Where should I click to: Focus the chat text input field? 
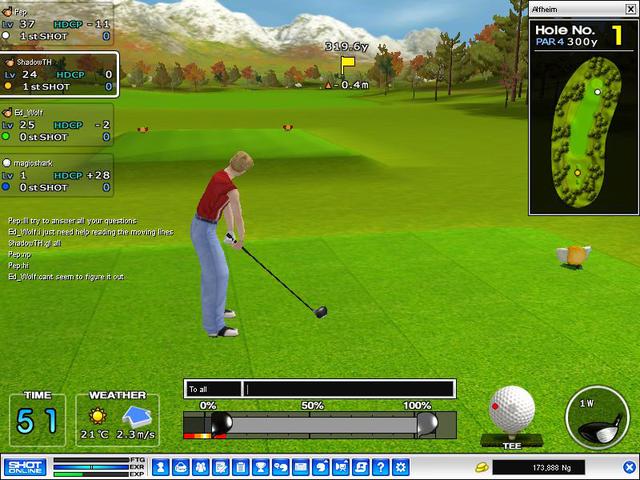(350, 388)
